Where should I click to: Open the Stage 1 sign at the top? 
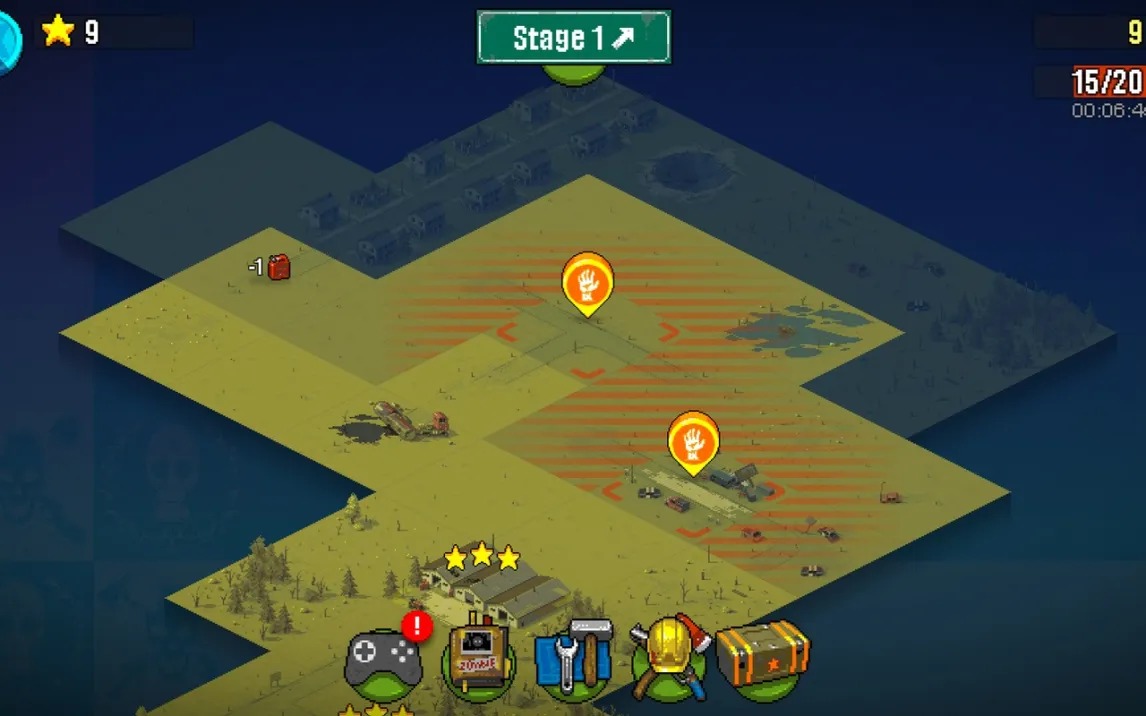click(x=574, y=38)
